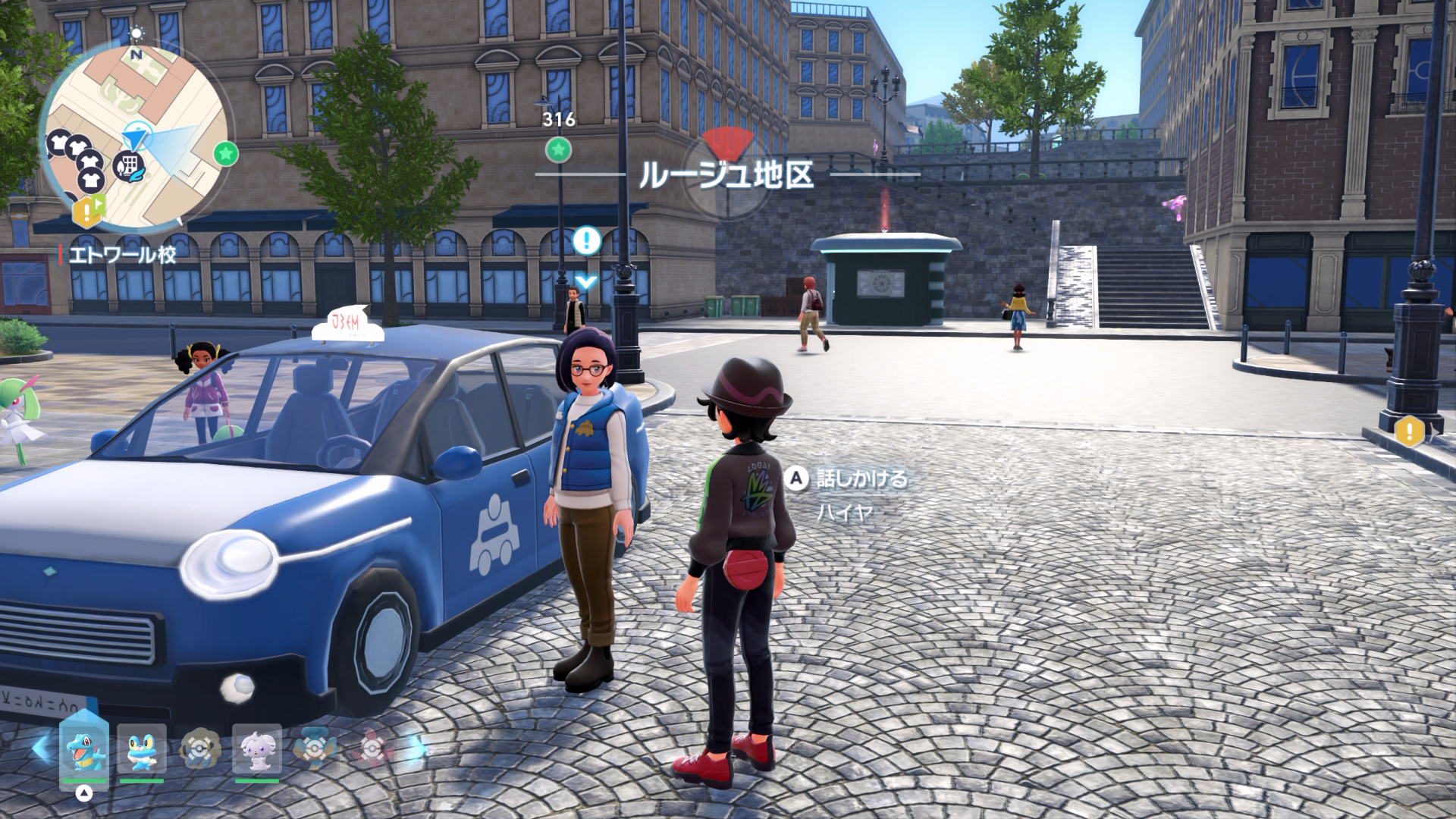Click the yellow hexagon exclamation marker by the lamppost
The width and height of the screenshot is (1456, 819).
click(1410, 431)
